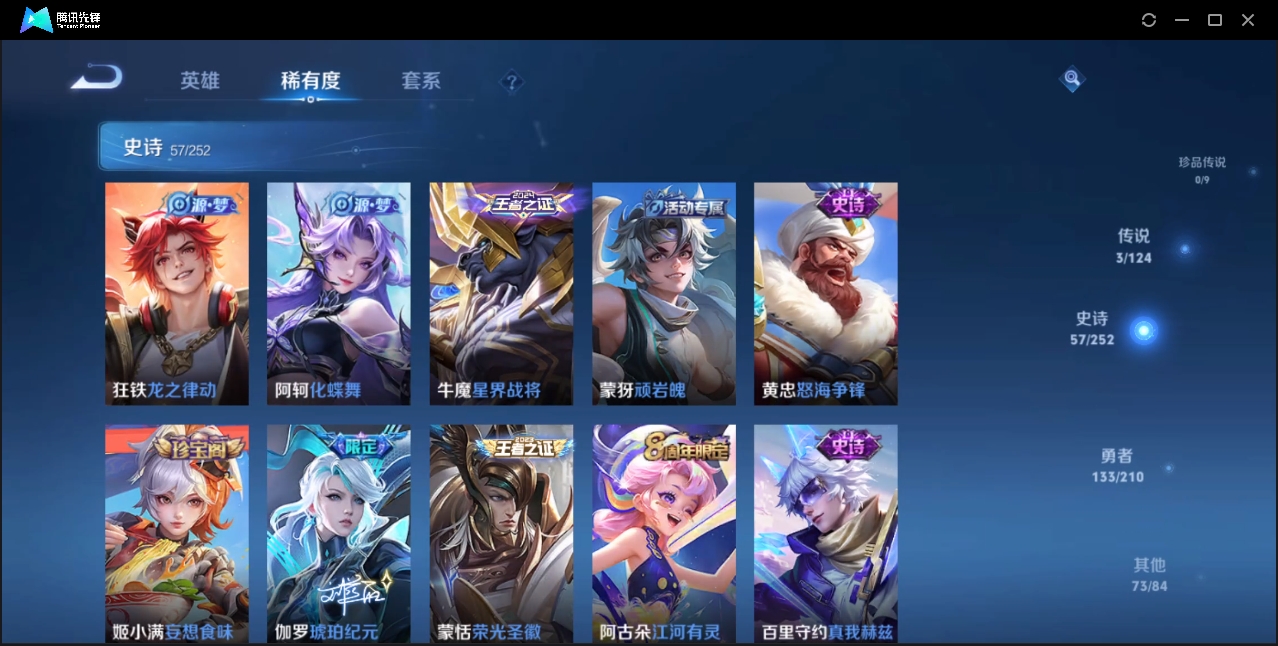Image resolution: width=1278 pixels, height=646 pixels.
Task: Jump to the 传说 rarity section
Action: [1134, 245]
